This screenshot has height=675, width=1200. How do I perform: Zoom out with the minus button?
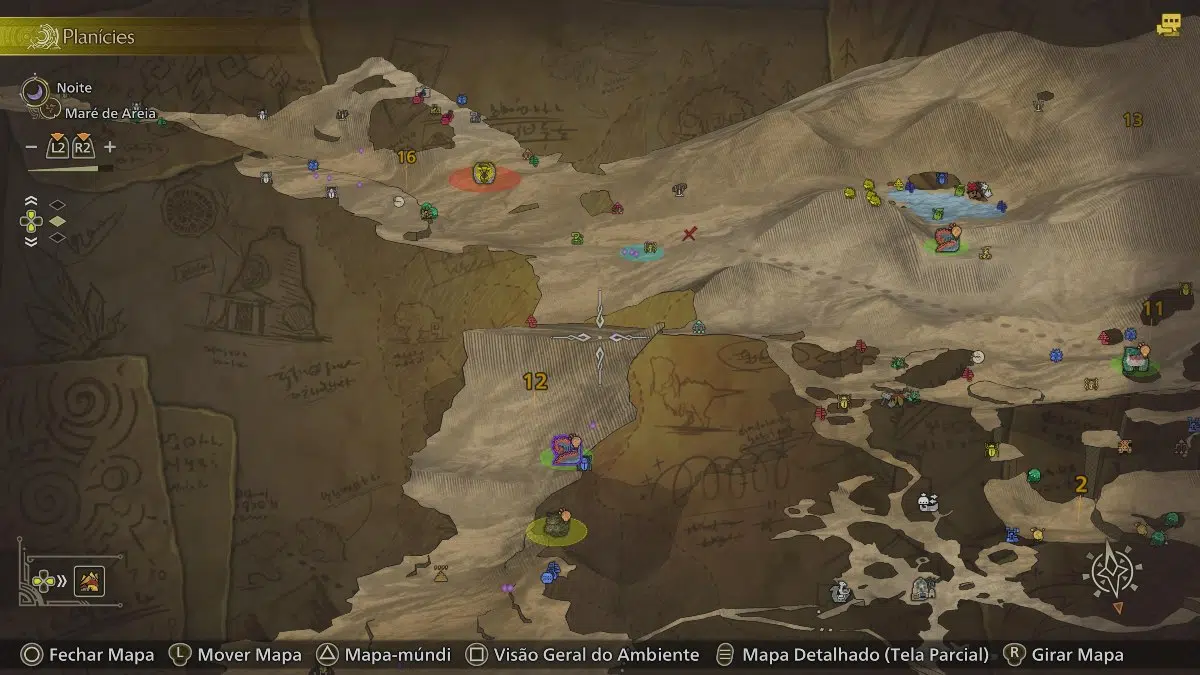pyautogui.click(x=31, y=147)
